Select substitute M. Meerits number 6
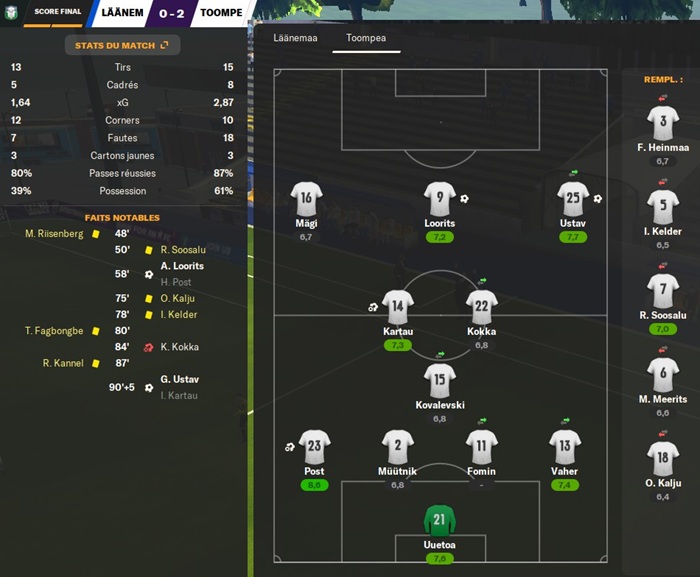The width and height of the screenshot is (700, 577). point(663,376)
